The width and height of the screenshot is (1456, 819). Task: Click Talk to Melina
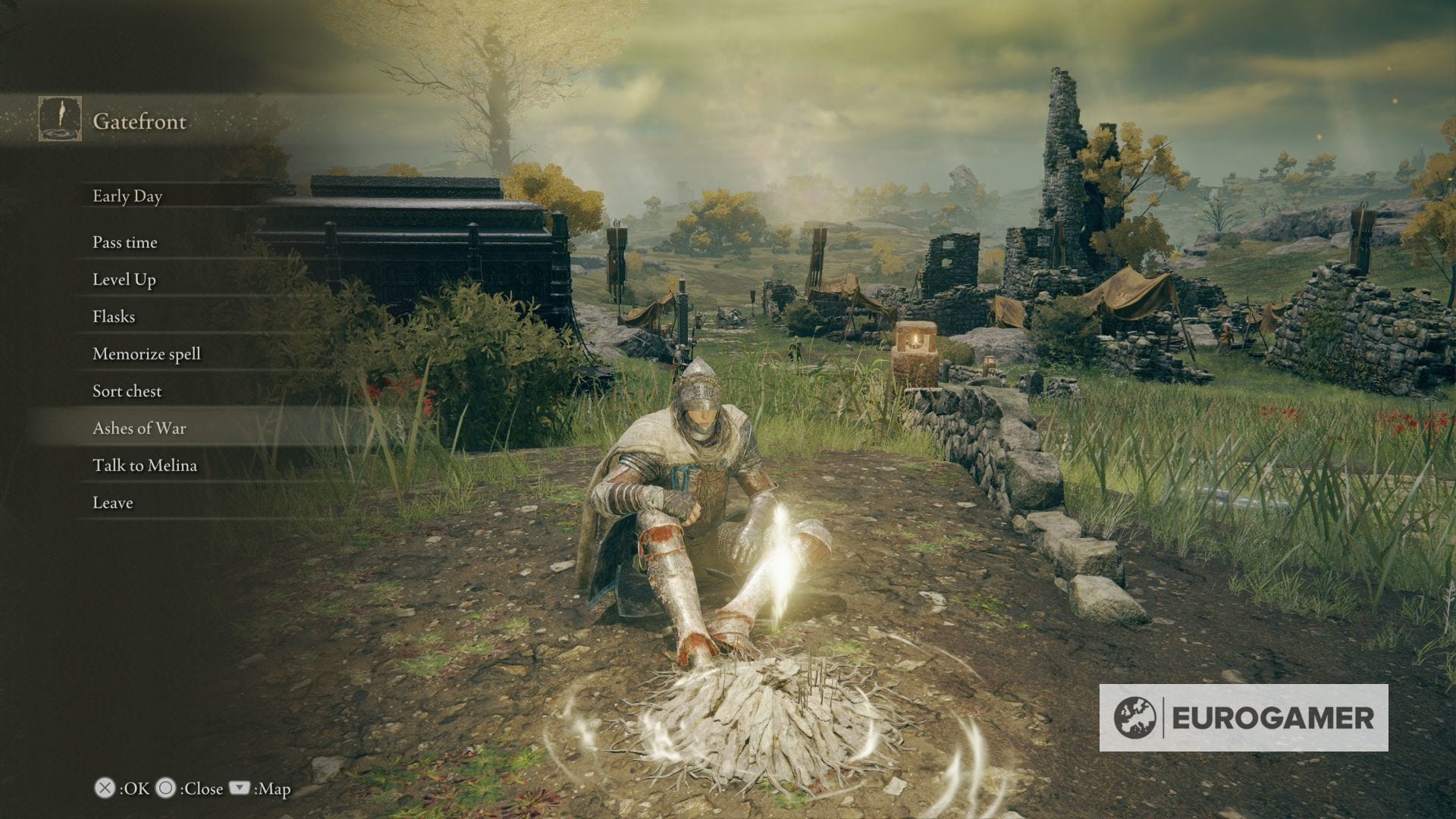click(x=144, y=465)
